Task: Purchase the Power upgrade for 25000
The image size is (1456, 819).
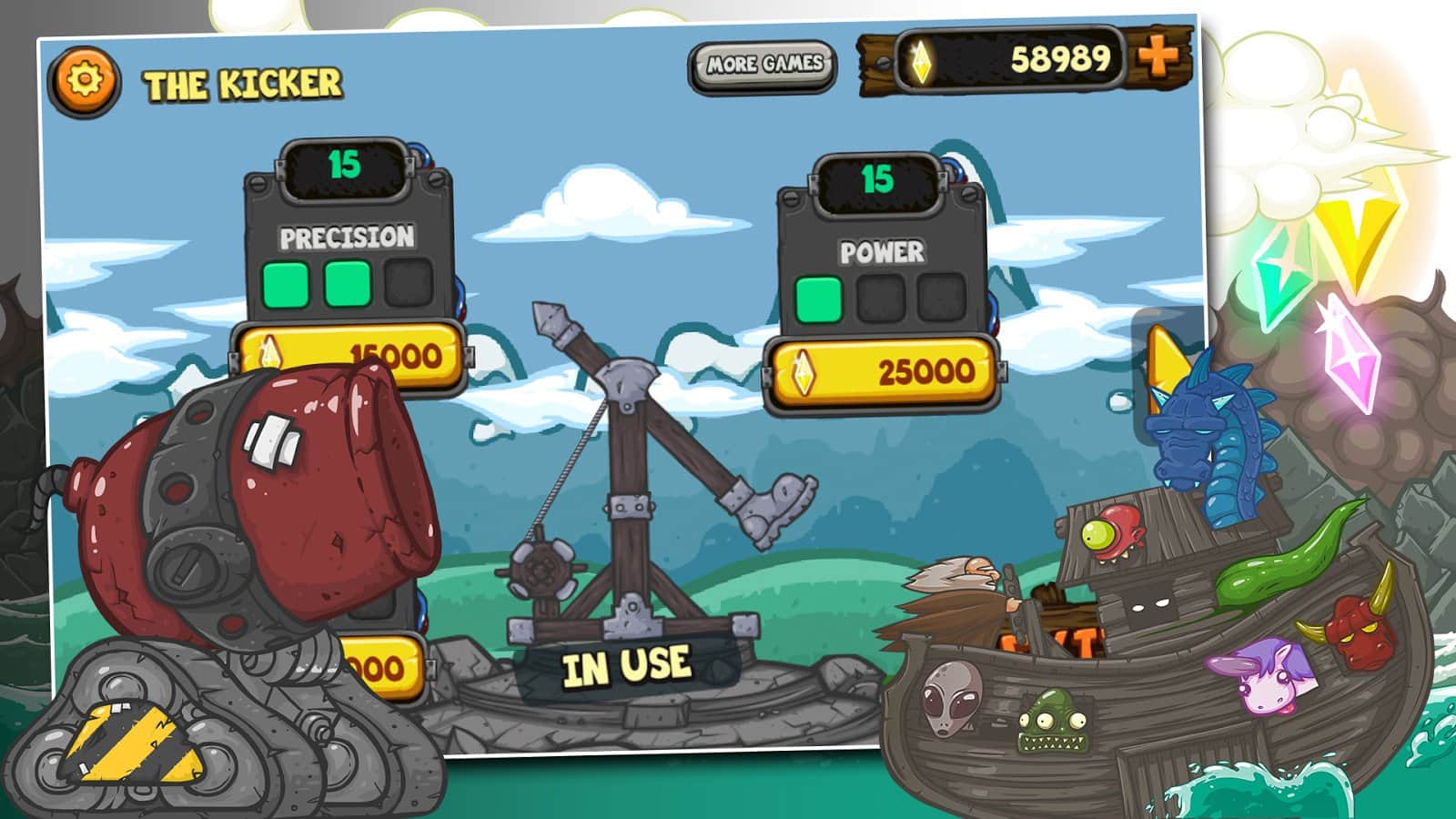Action: 881,372
